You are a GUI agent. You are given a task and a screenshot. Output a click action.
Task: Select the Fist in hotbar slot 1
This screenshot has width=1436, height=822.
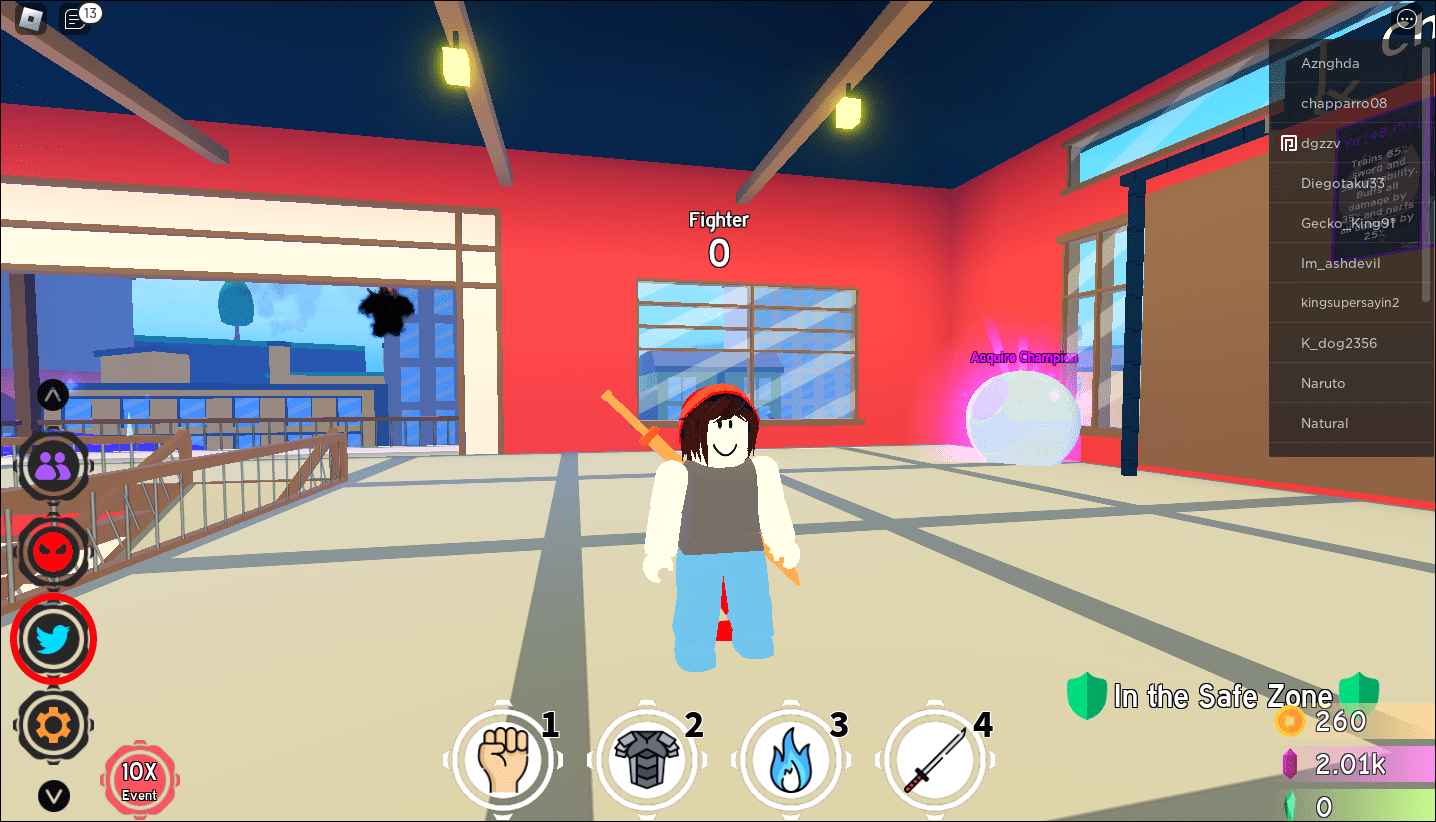[502, 759]
